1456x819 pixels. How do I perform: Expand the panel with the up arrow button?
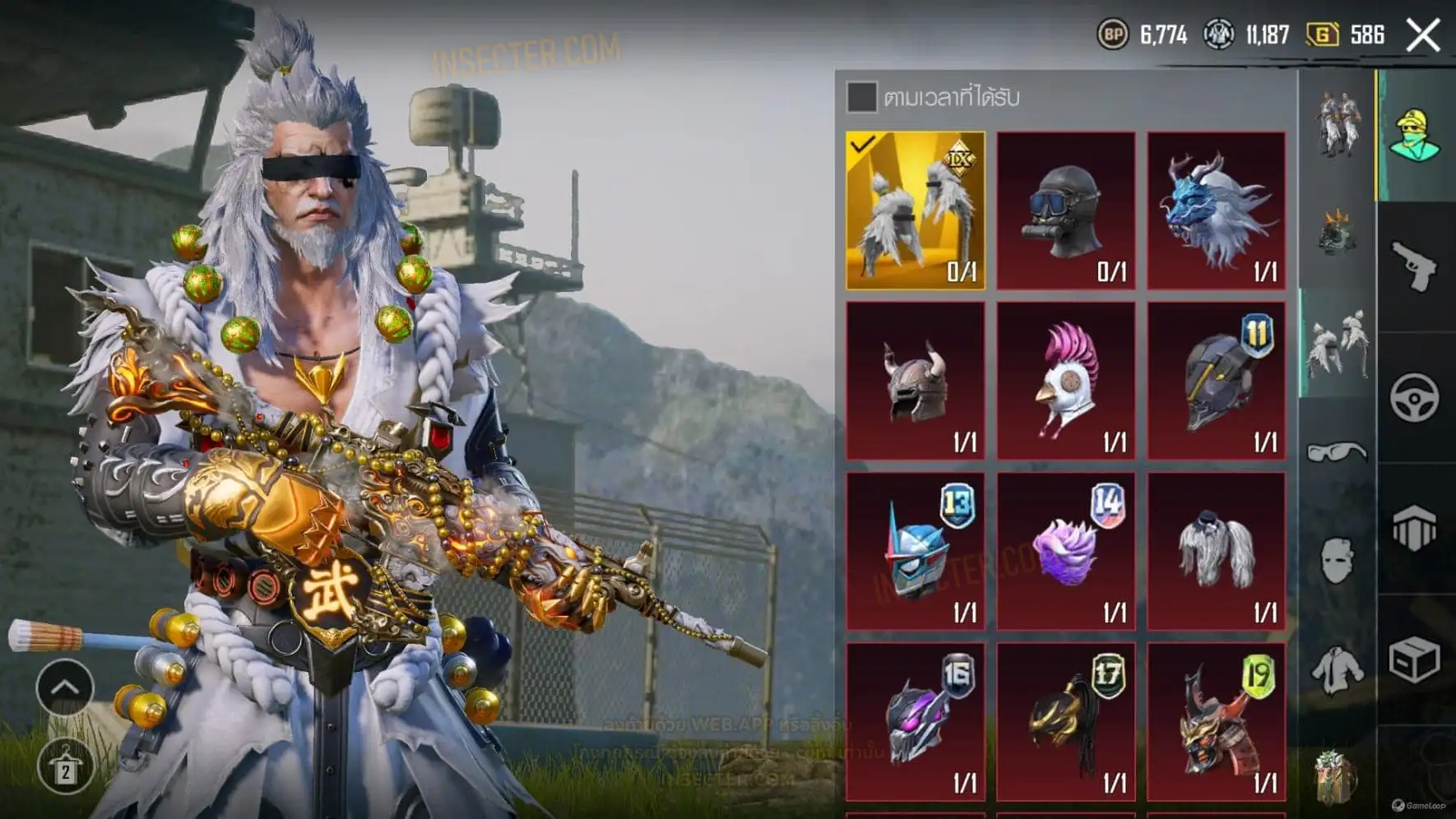click(64, 687)
